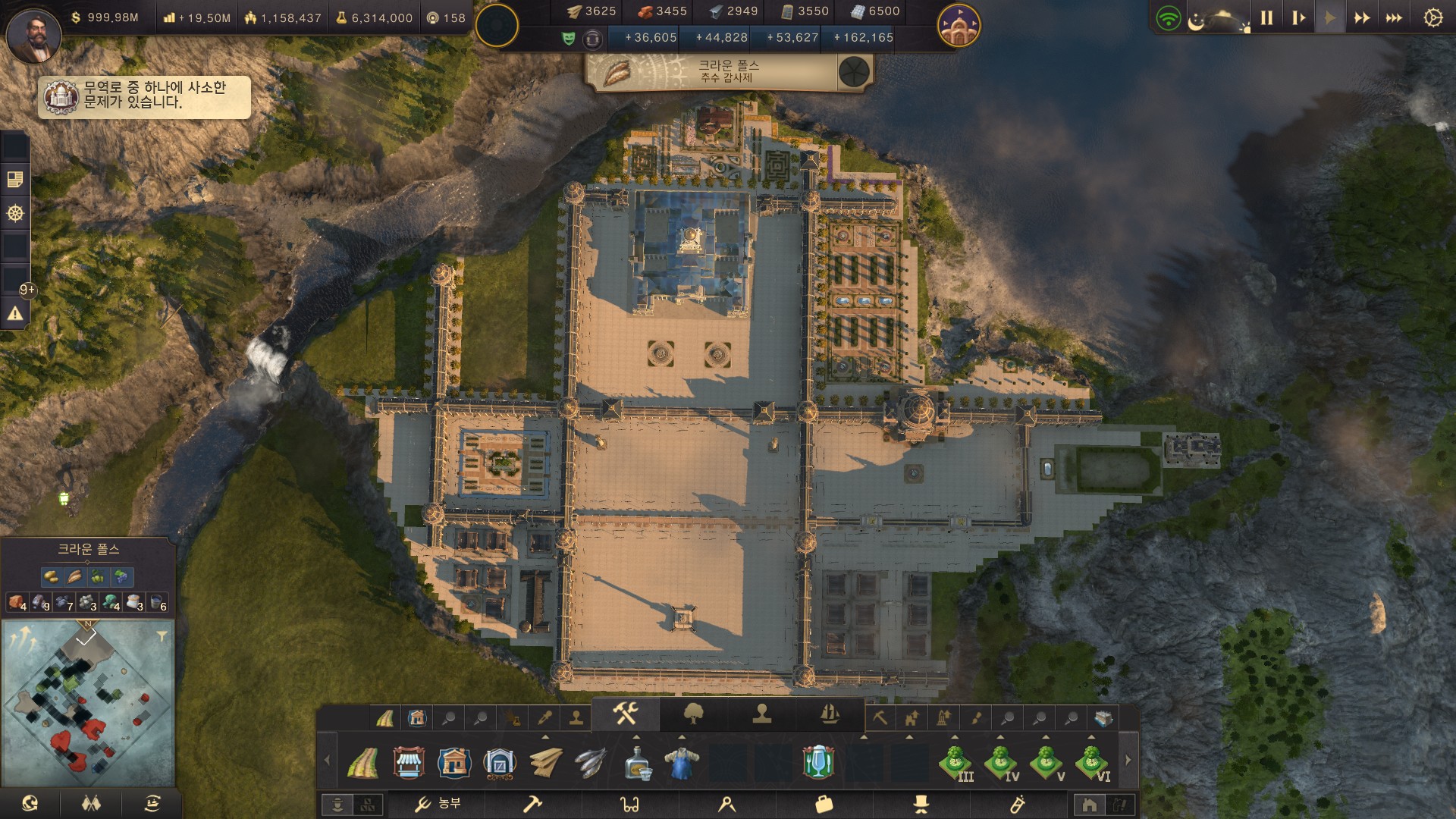Open the diplomacy crossed flags menu

pos(91,804)
